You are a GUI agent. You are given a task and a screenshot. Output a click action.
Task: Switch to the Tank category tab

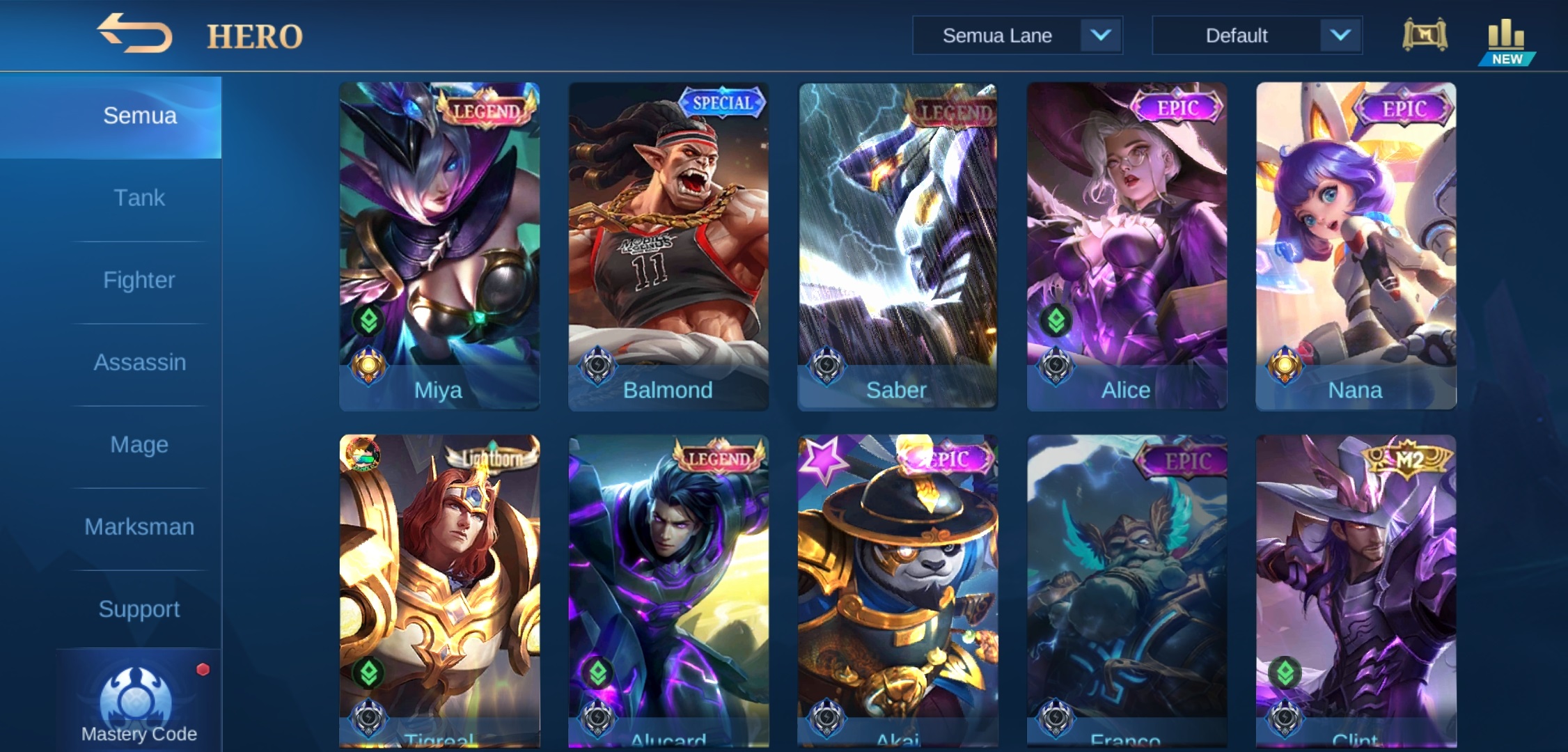(139, 197)
